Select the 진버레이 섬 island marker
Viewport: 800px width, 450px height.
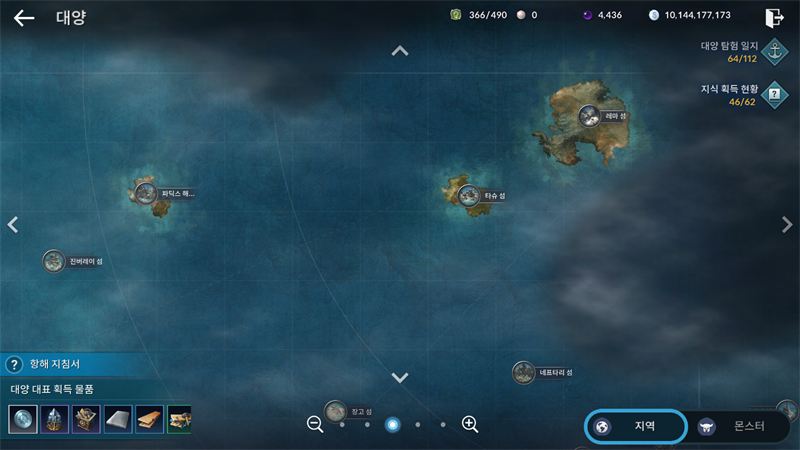tap(54, 261)
